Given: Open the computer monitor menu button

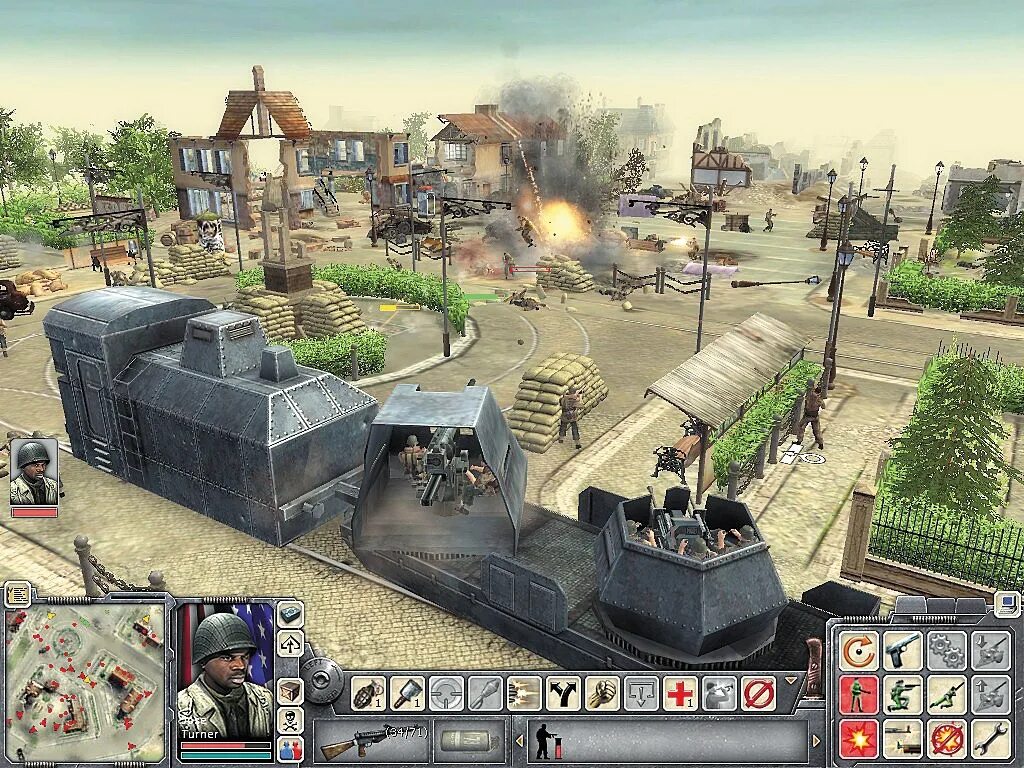Looking at the screenshot, I should tap(1008, 603).
